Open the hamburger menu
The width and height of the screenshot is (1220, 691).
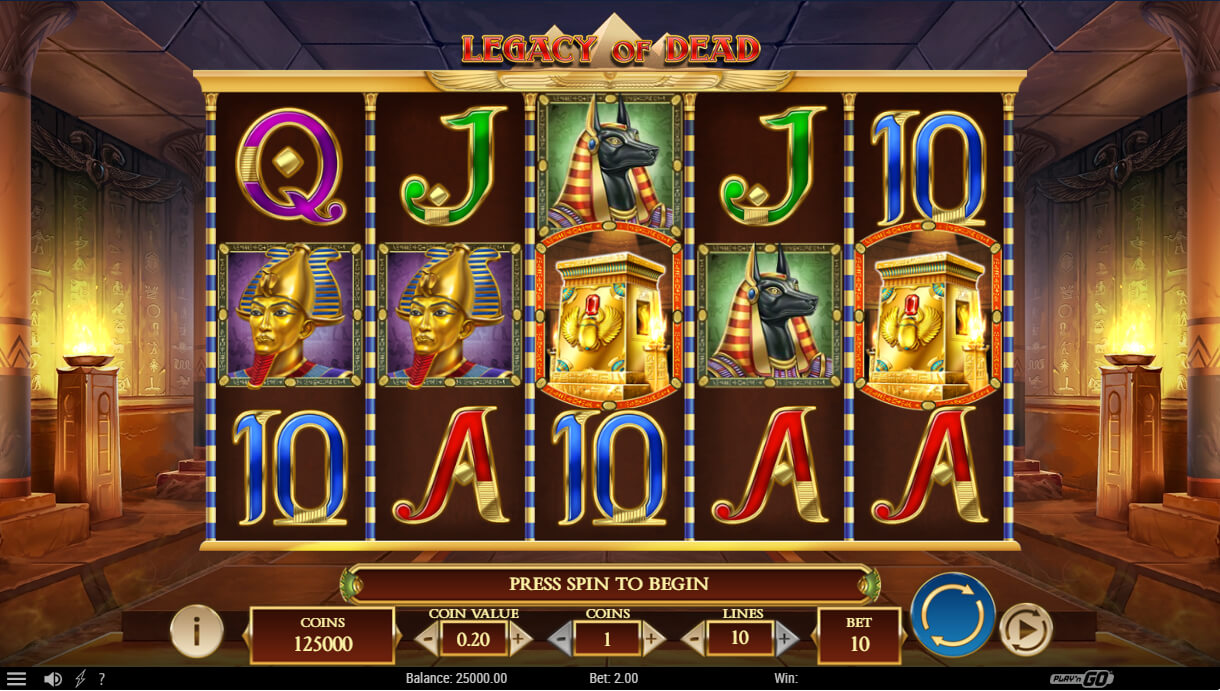[x=17, y=679]
